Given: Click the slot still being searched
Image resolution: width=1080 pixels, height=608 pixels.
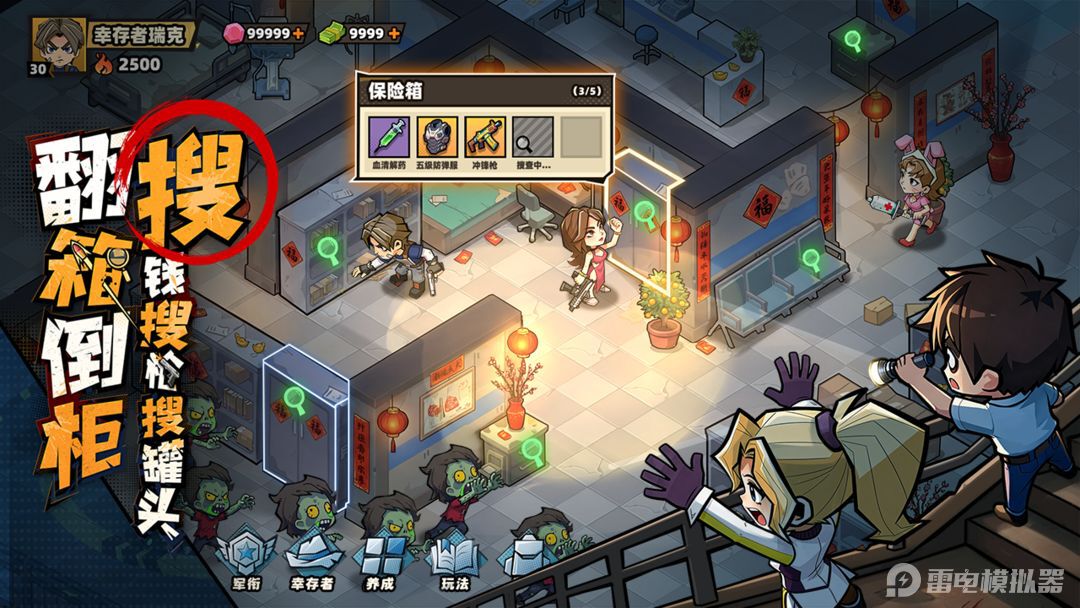Looking at the screenshot, I should click(531, 136).
